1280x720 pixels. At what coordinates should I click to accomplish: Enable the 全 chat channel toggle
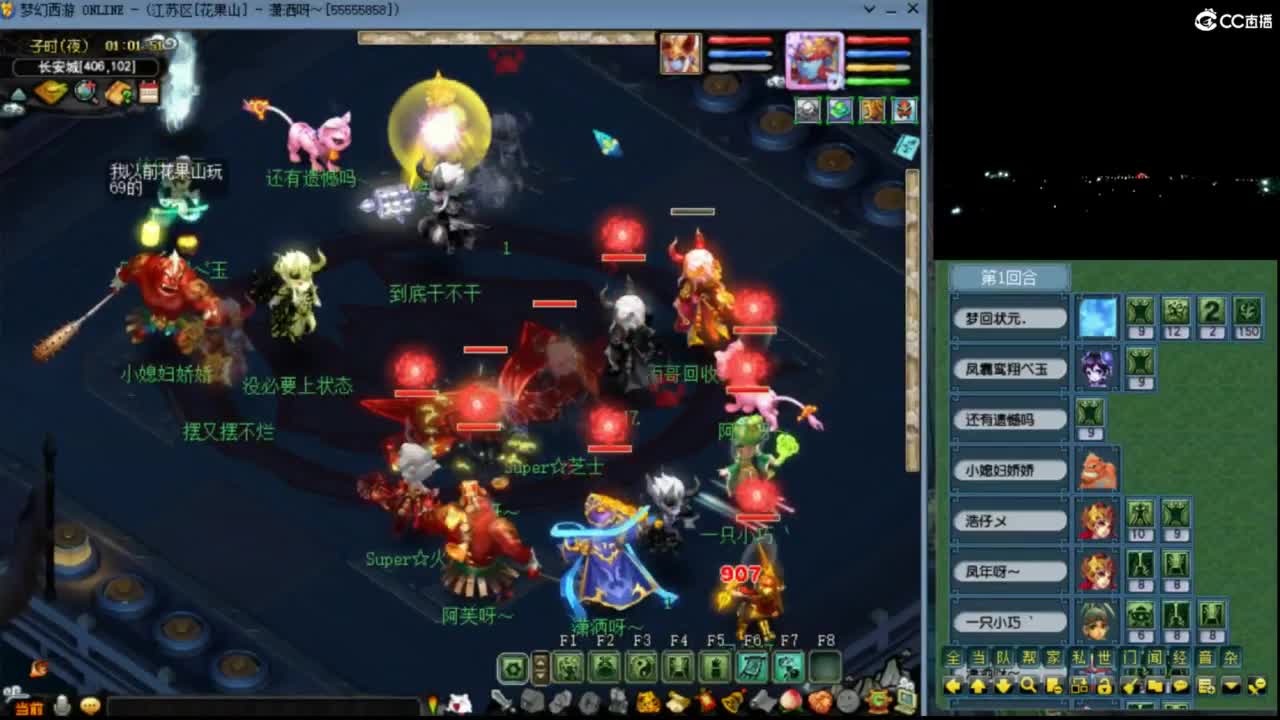tap(954, 658)
